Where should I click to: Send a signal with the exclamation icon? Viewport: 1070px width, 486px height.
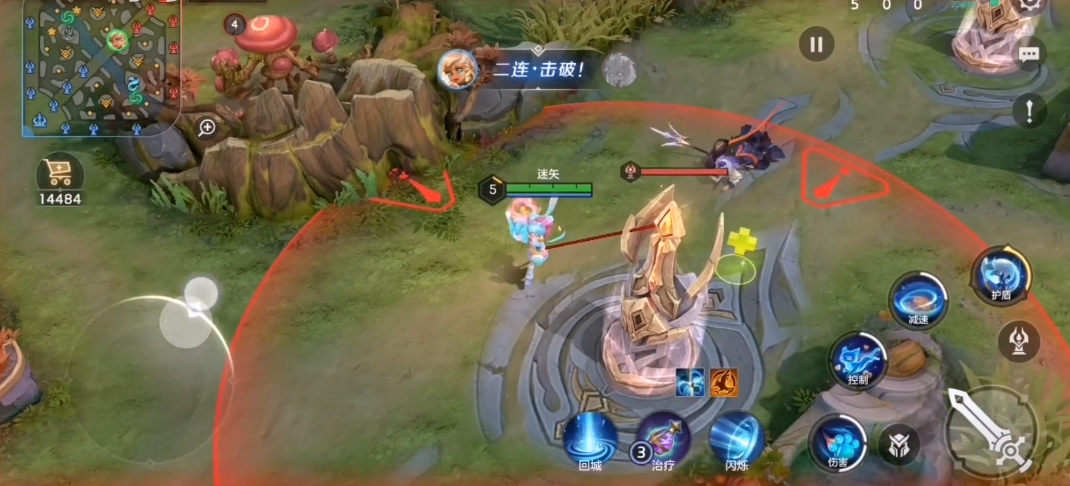point(1029,110)
